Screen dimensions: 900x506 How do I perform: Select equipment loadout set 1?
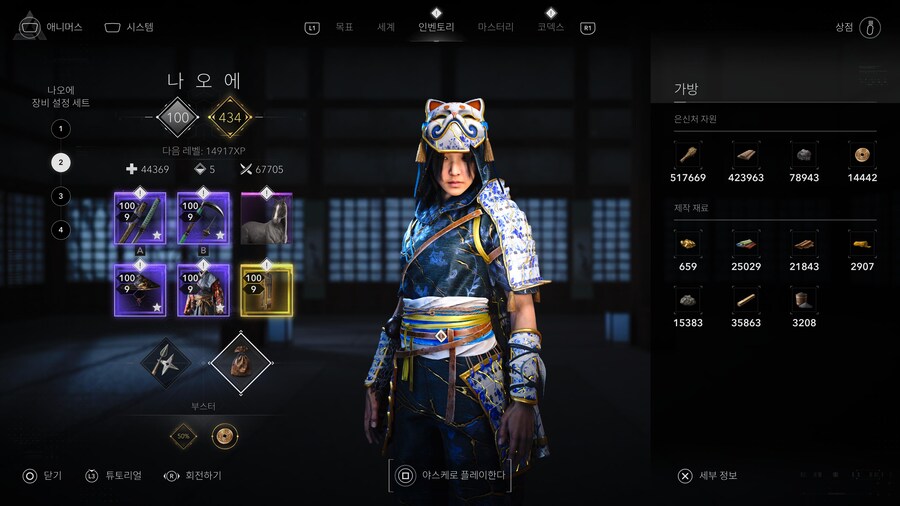(x=61, y=129)
